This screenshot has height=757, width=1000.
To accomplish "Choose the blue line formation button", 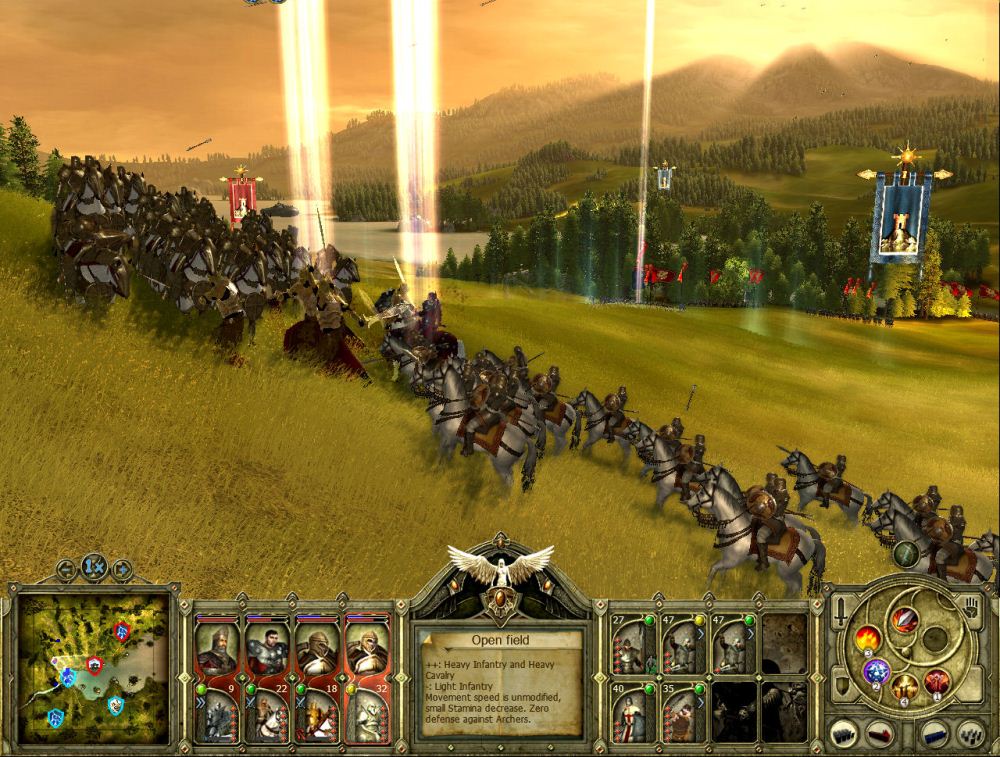I will [936, 733].
